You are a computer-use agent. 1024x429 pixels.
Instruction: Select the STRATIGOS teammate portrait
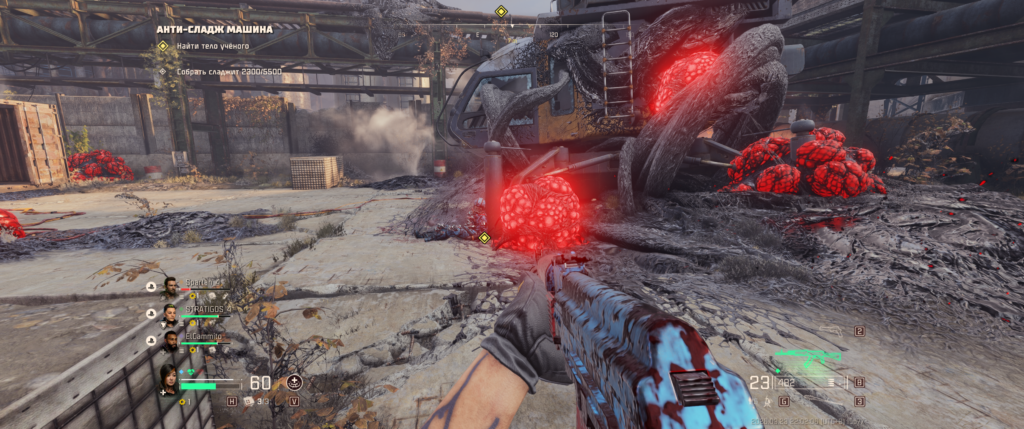(170, 314)
